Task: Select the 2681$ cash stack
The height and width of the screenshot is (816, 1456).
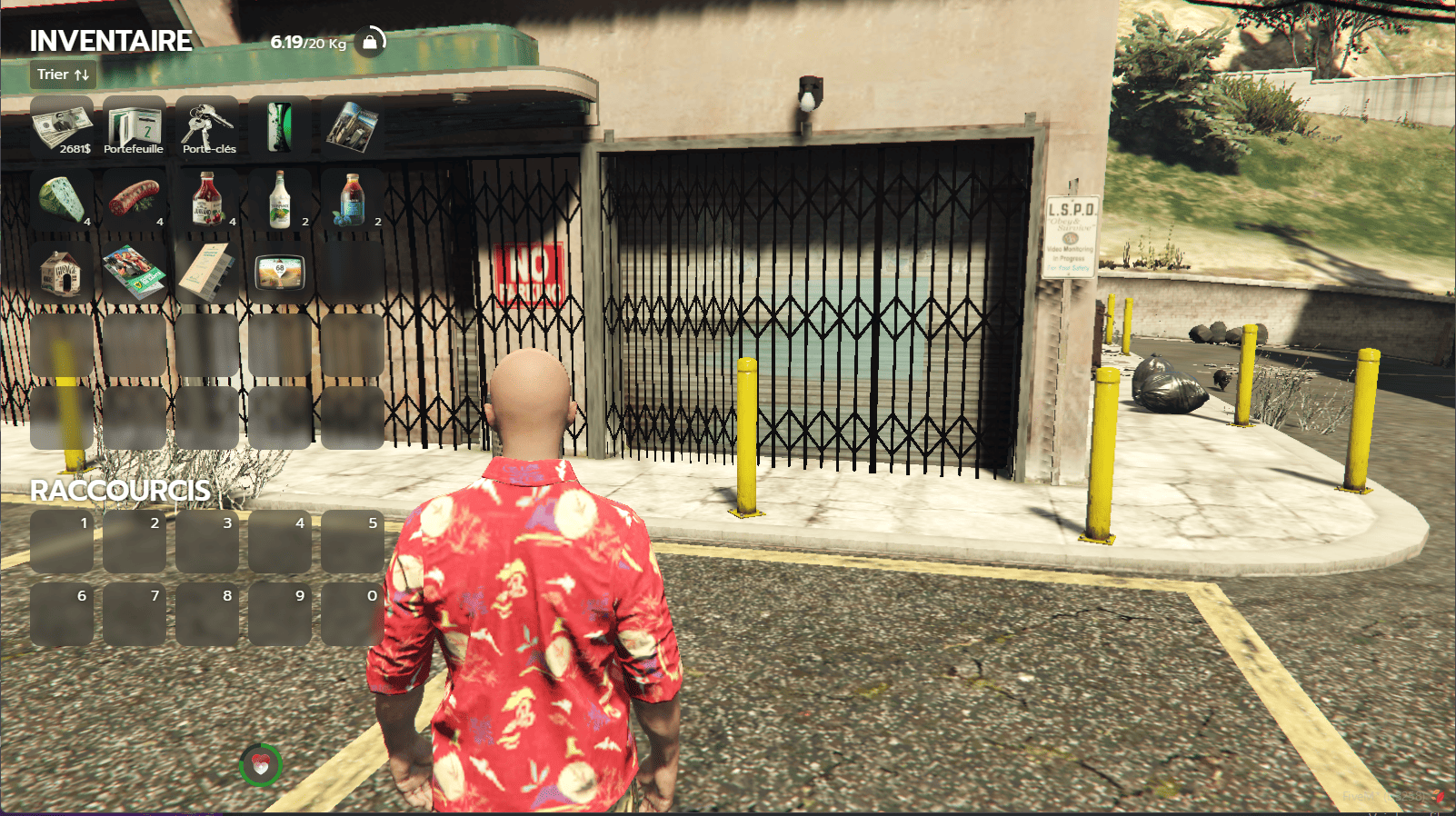Action: (62, 127)
